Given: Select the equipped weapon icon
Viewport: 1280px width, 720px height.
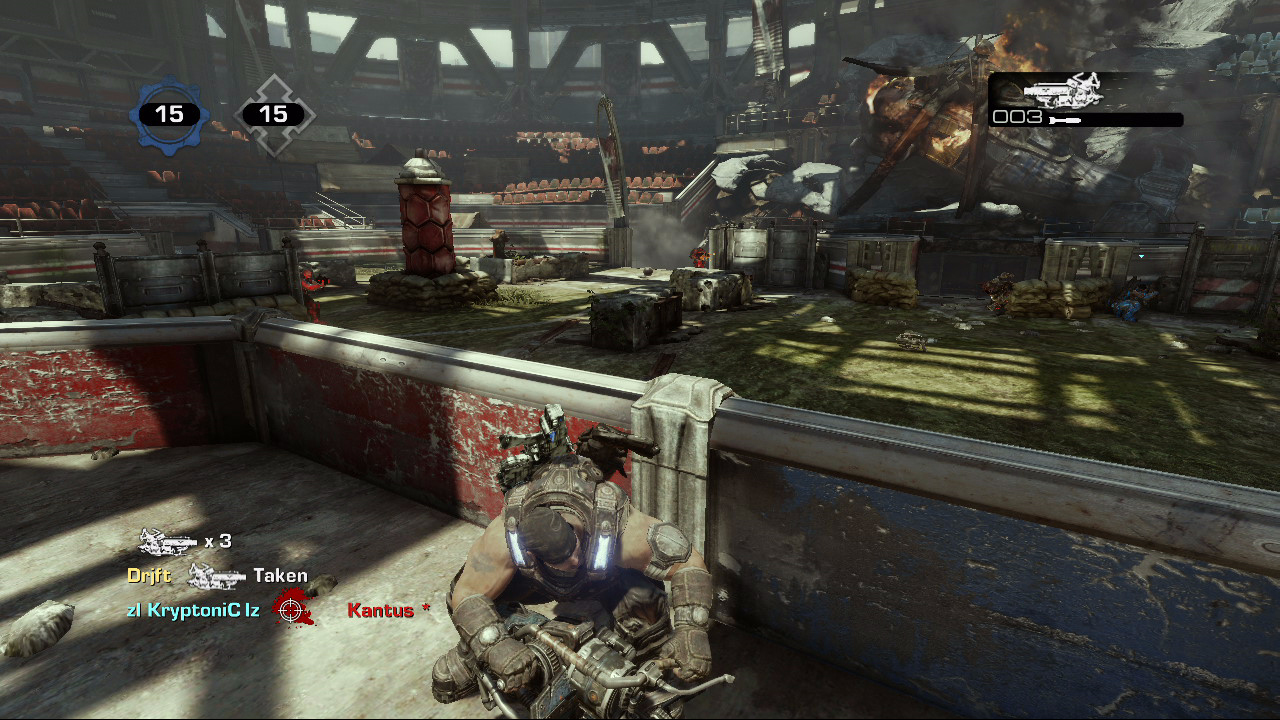Looking at the screenshot, I should (x=1060, y=91).
